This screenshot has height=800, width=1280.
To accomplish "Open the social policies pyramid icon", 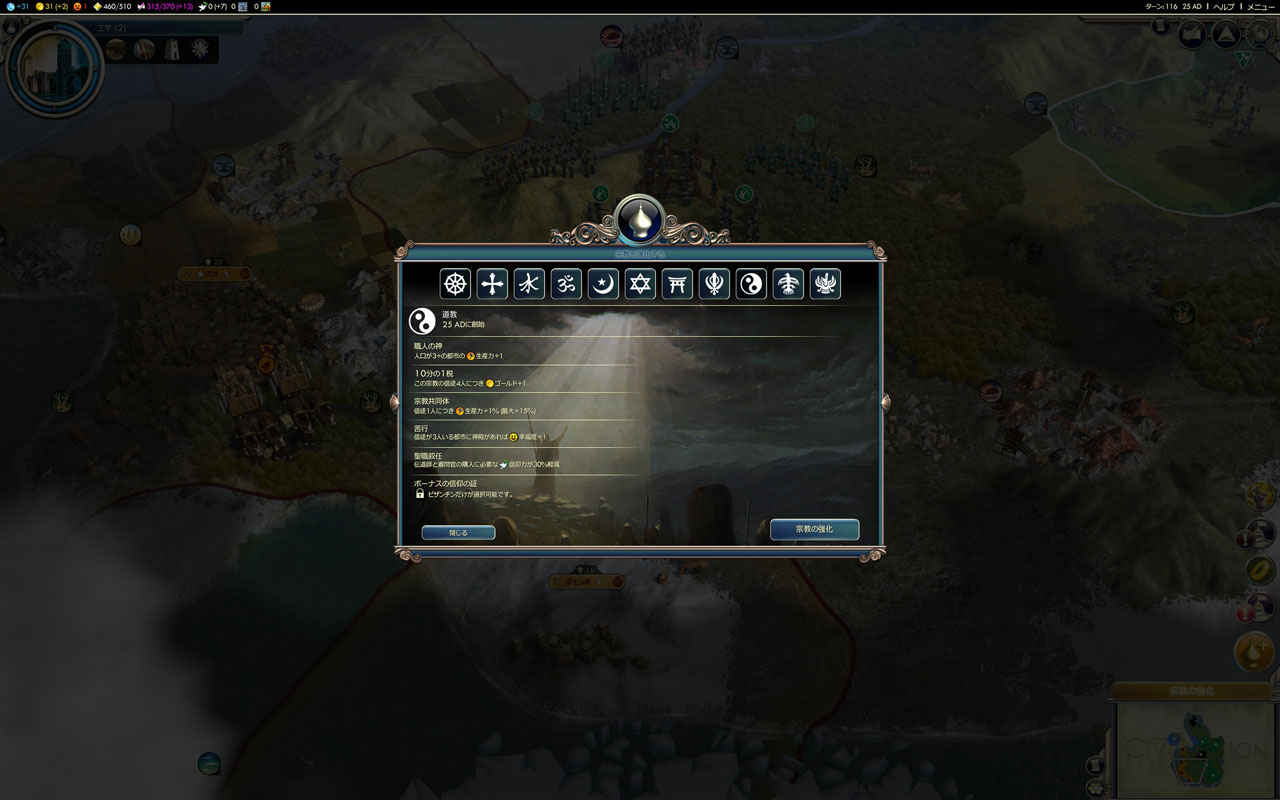I will click(x=1225, y=35).
